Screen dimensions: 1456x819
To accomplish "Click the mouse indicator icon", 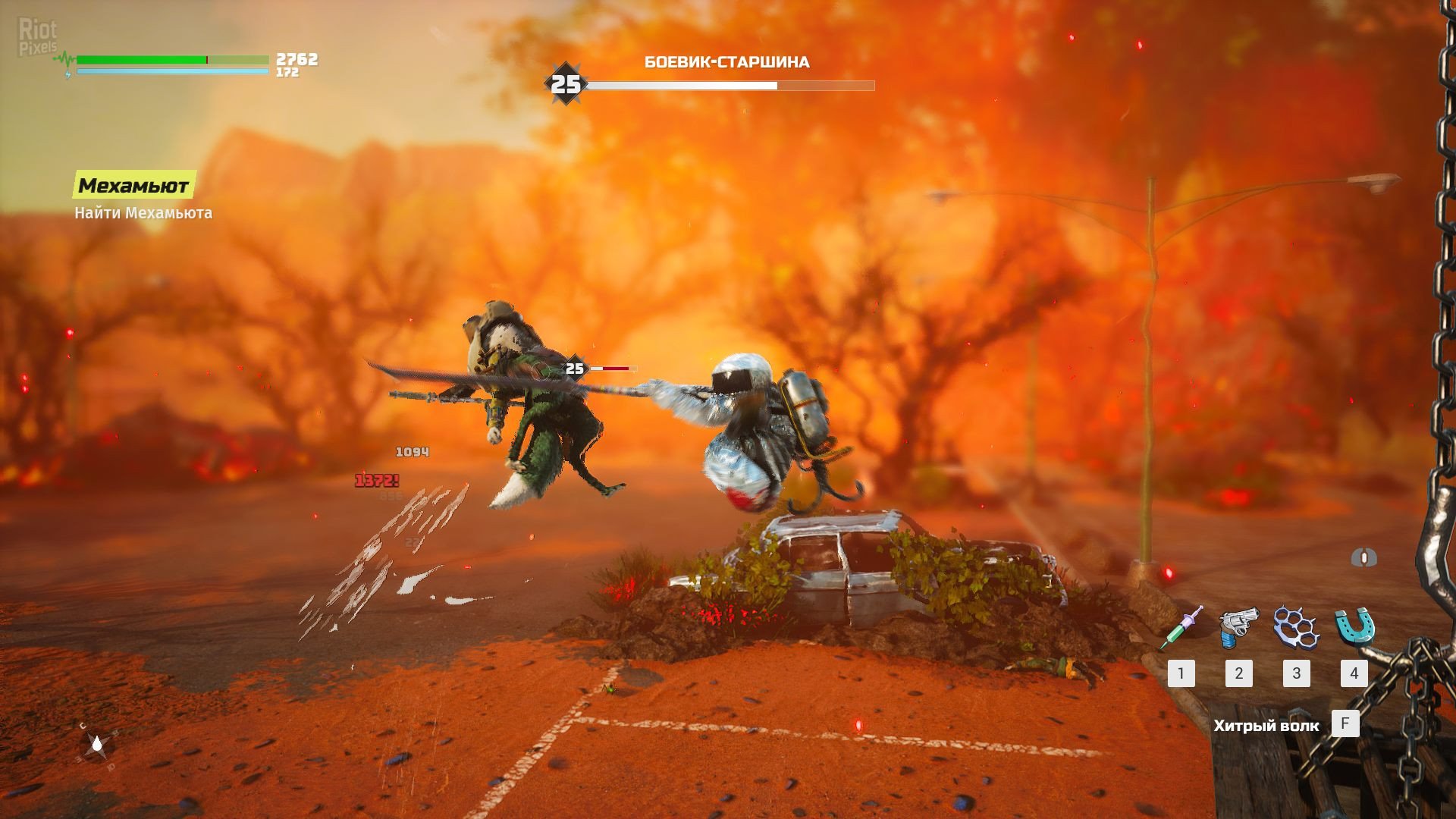I will [1363, 559].
